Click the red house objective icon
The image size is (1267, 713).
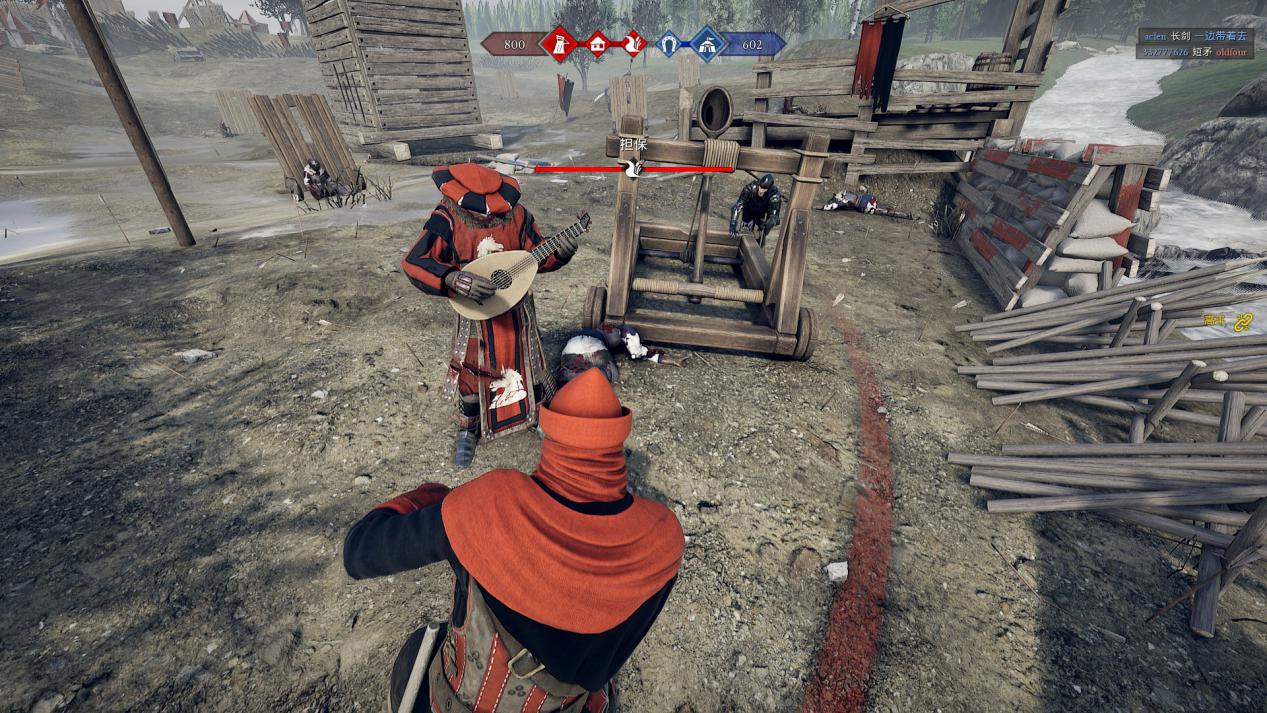[x=597, y=44]
